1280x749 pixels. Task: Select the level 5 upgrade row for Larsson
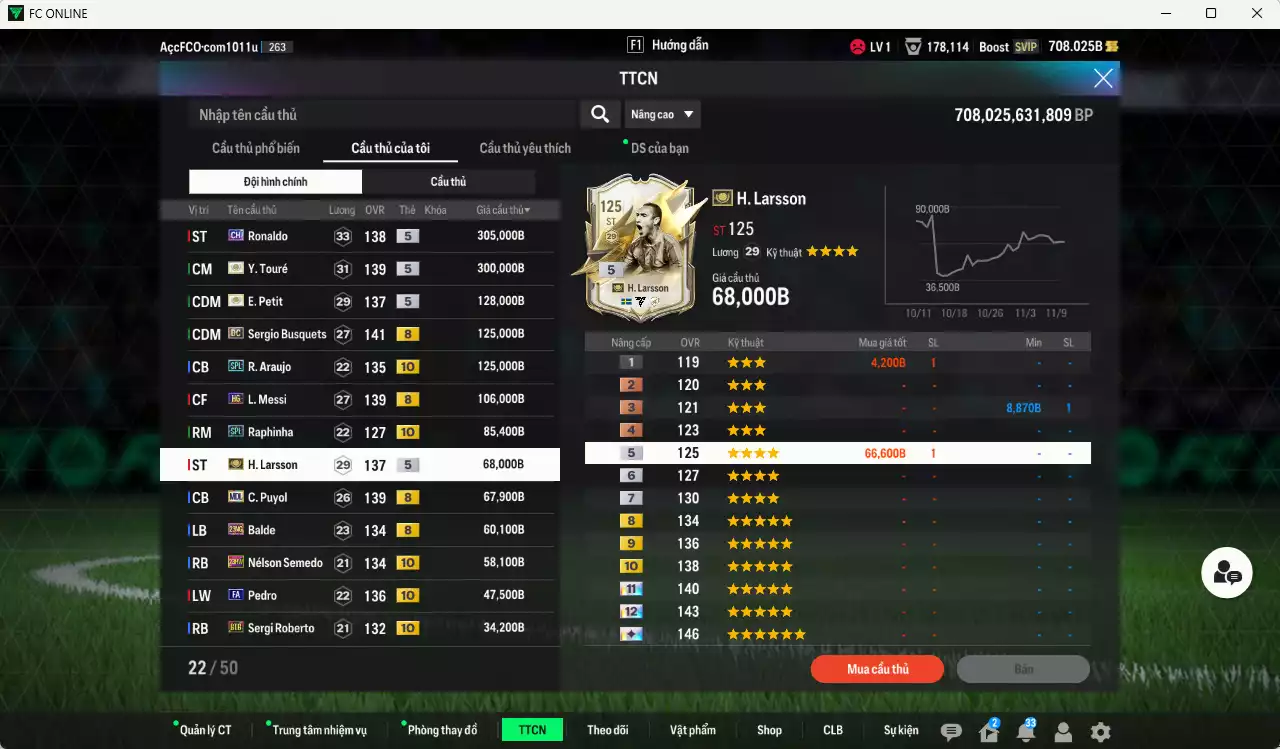tap(838, 452)
